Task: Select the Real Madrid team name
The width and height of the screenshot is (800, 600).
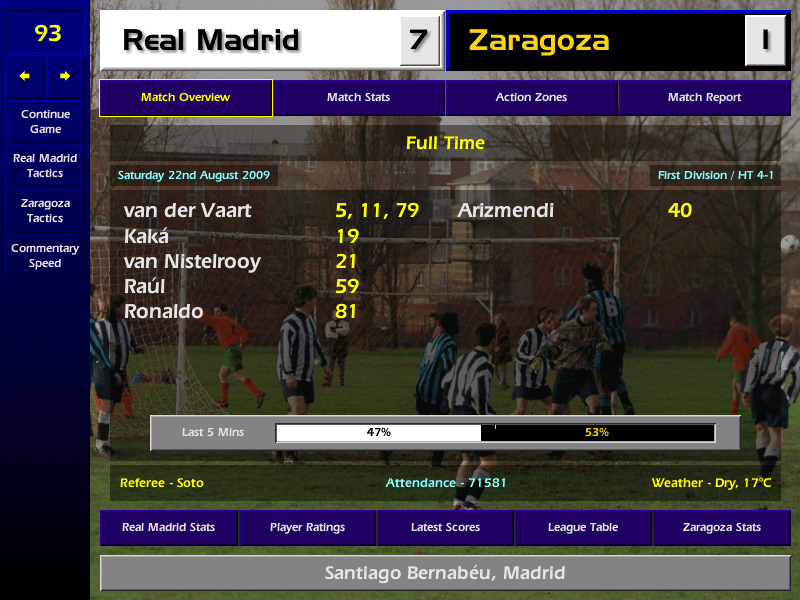Action: click(211, 41)
